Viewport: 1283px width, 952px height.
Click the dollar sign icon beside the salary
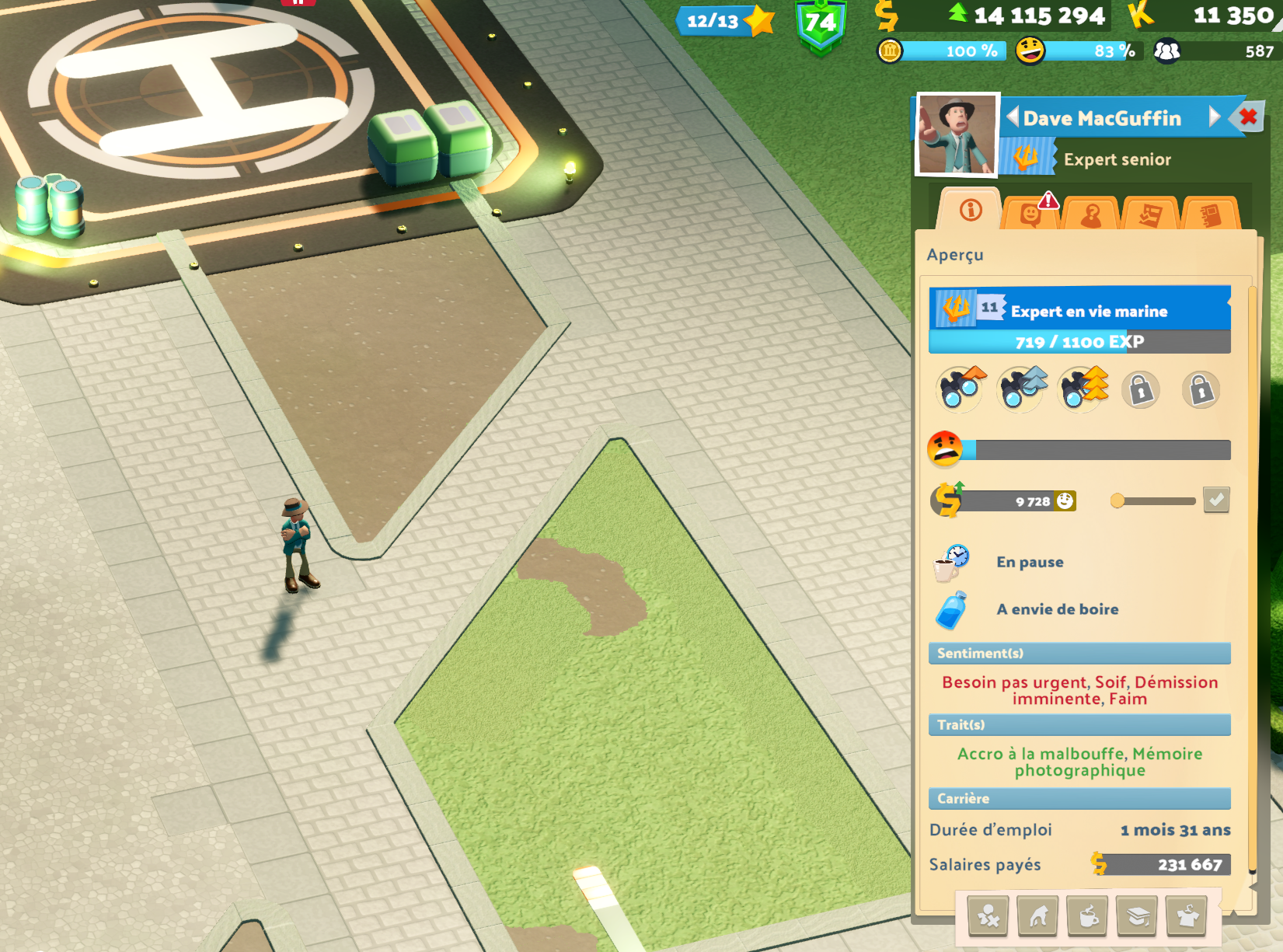point(947,500)
